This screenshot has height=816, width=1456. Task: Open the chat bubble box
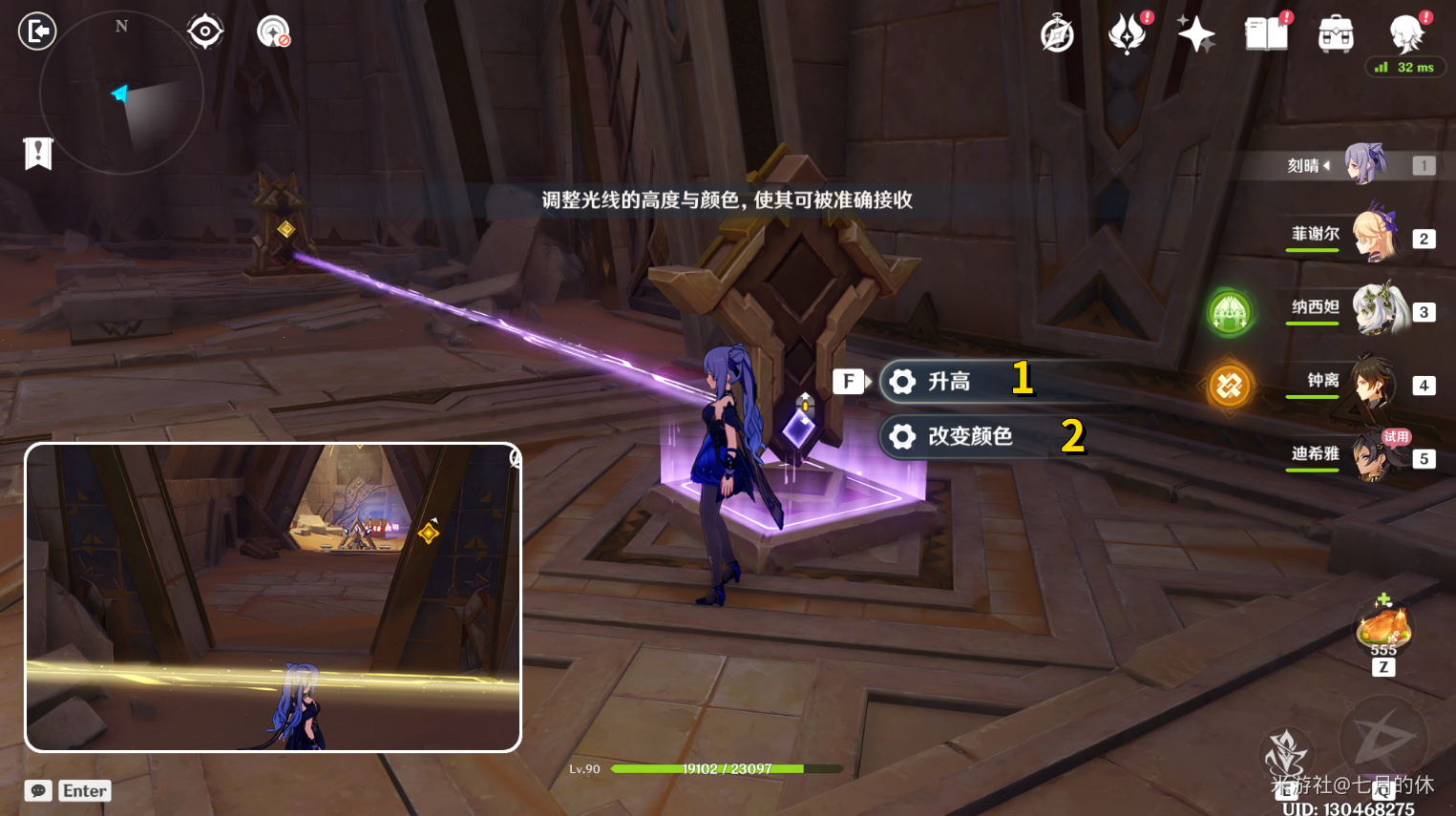pyautogui.click(x=38, y=790)
